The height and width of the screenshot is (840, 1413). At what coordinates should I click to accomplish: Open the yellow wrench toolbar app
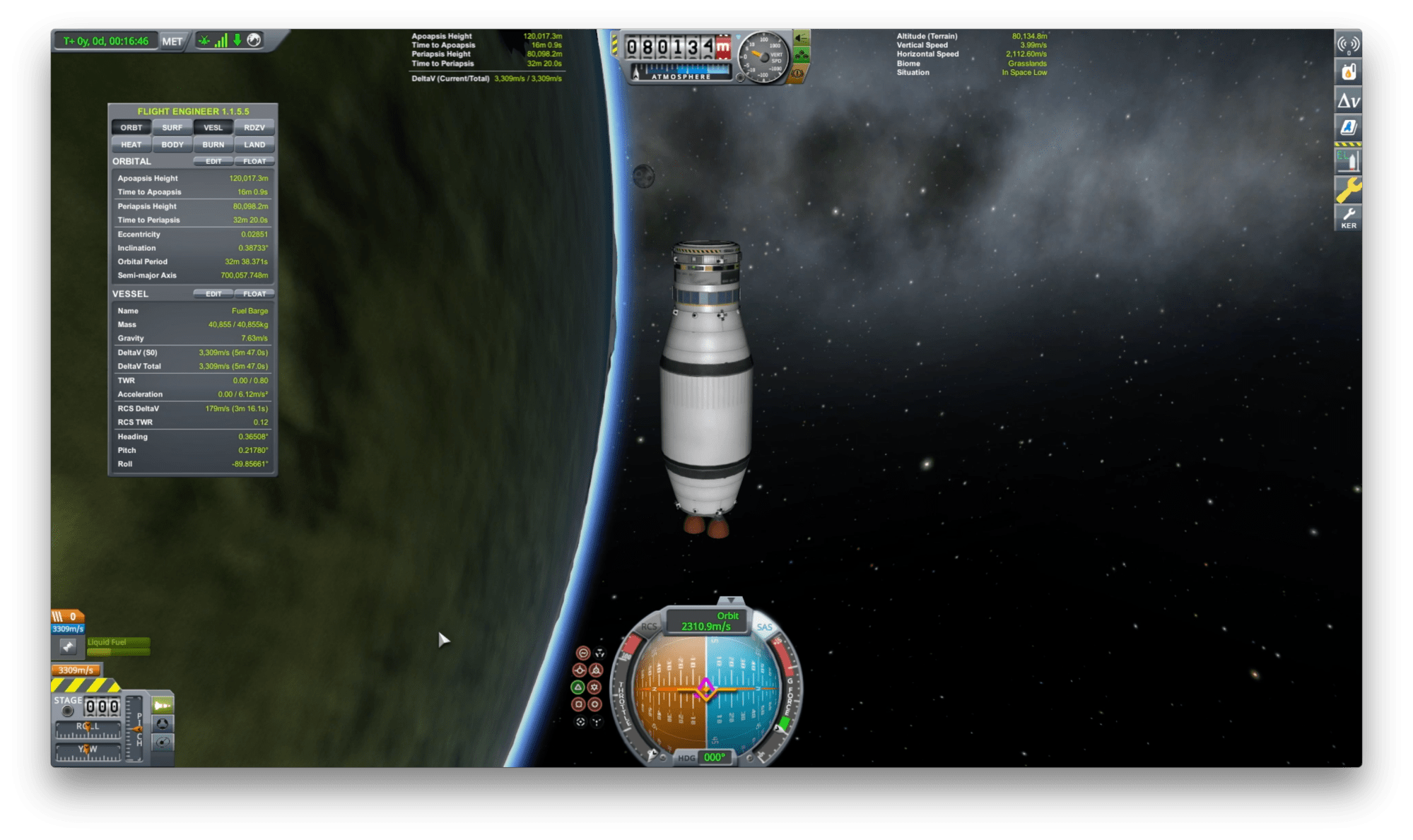click(1348, 189)
